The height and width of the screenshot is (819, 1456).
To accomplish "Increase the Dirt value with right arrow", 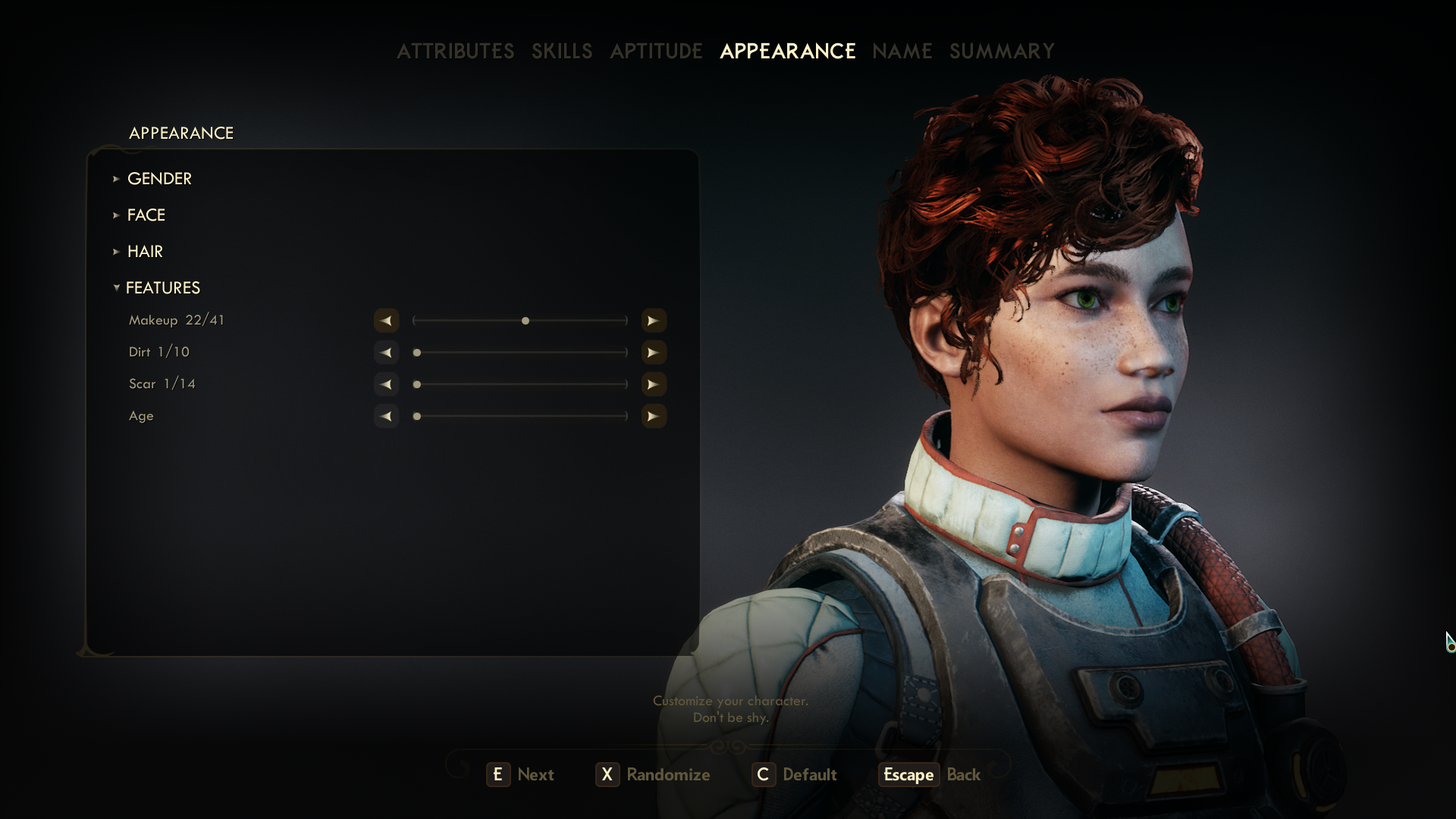I will point(653,353).
